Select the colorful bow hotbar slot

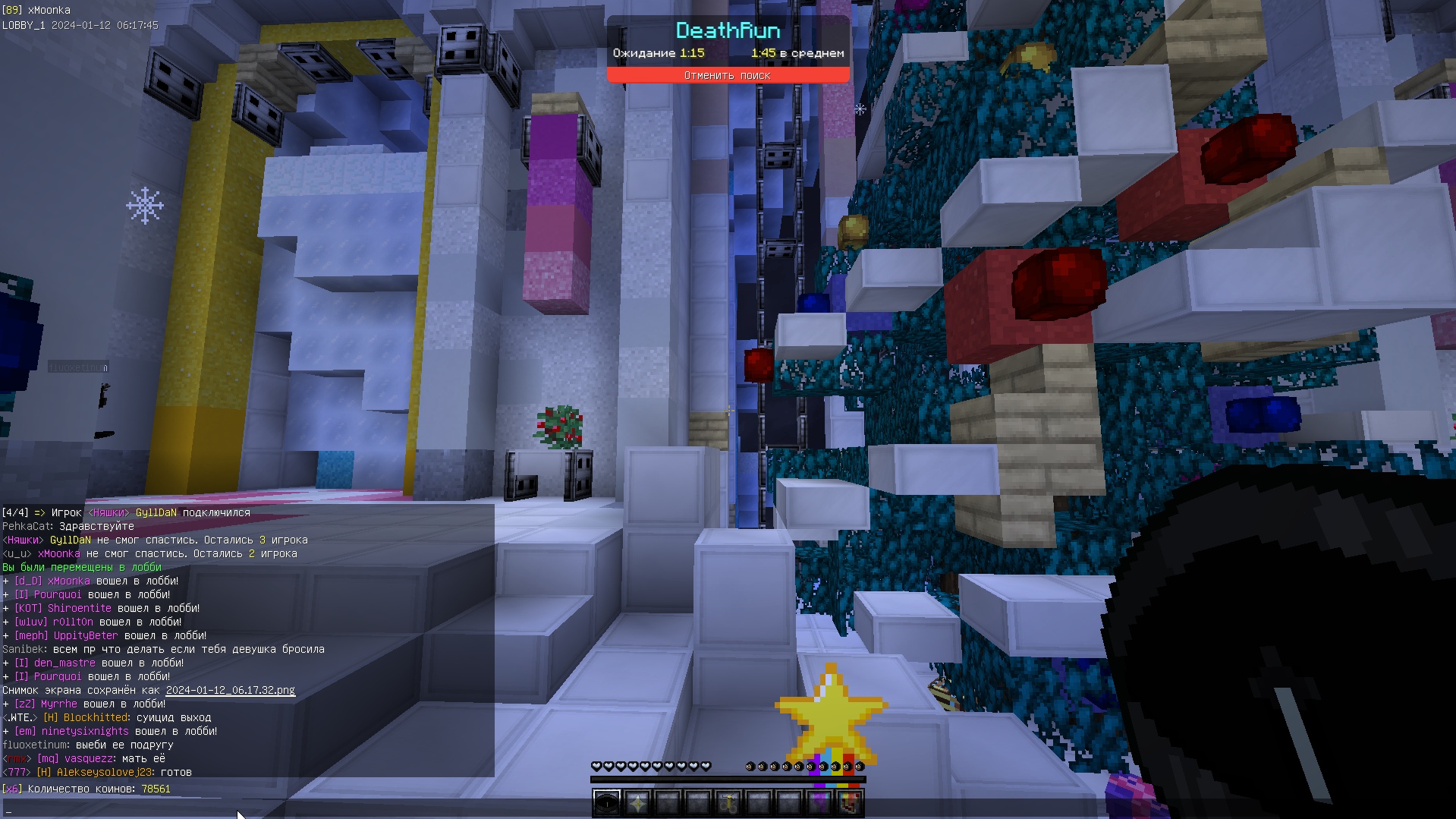pos(850,802)
